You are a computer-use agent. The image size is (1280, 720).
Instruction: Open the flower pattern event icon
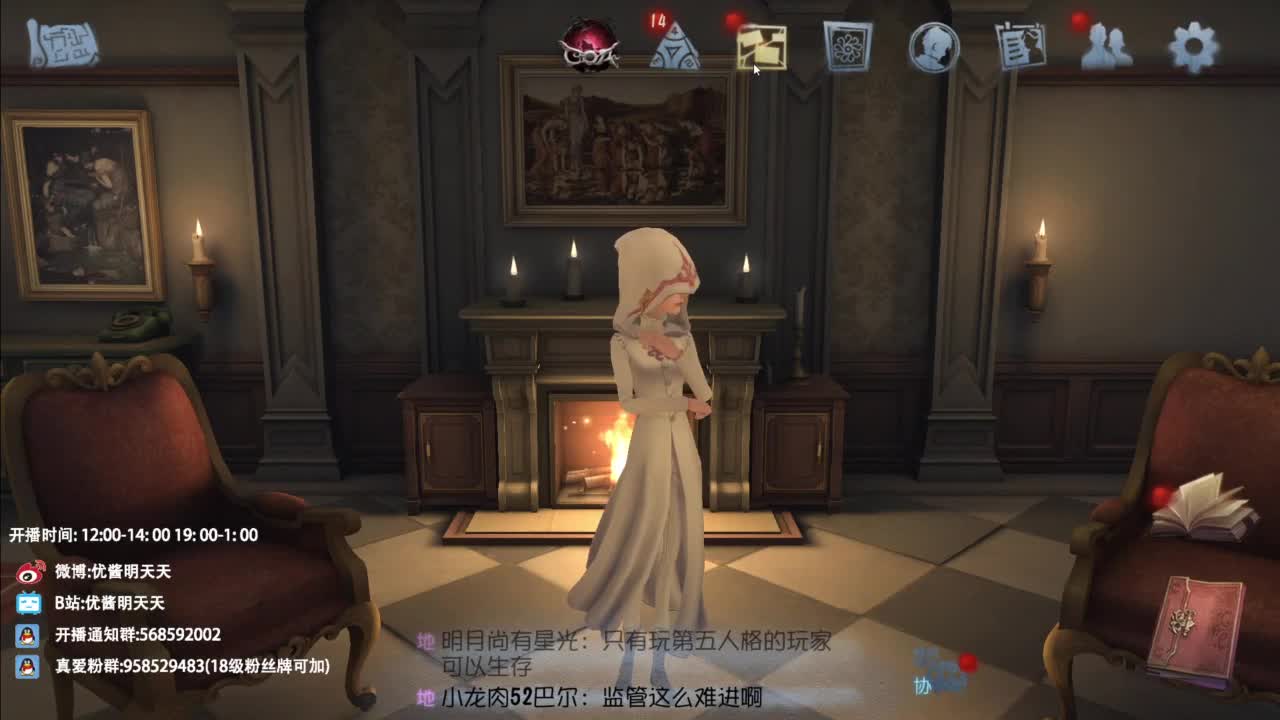click(845, 43)
